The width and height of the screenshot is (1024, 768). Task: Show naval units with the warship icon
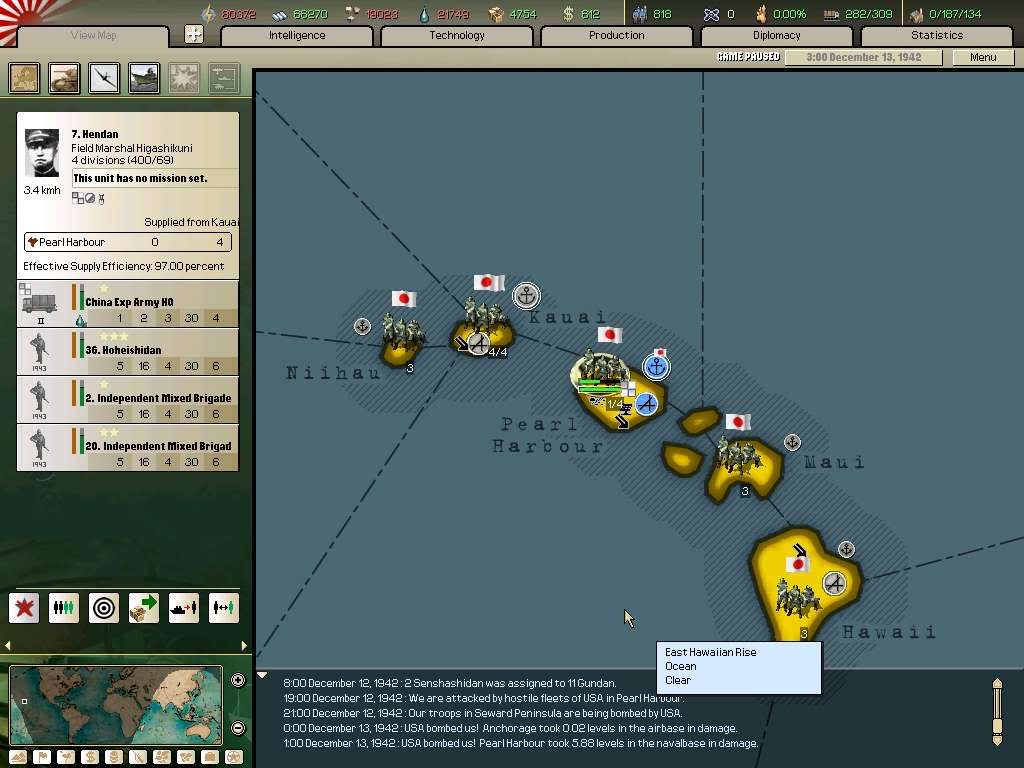144,78
